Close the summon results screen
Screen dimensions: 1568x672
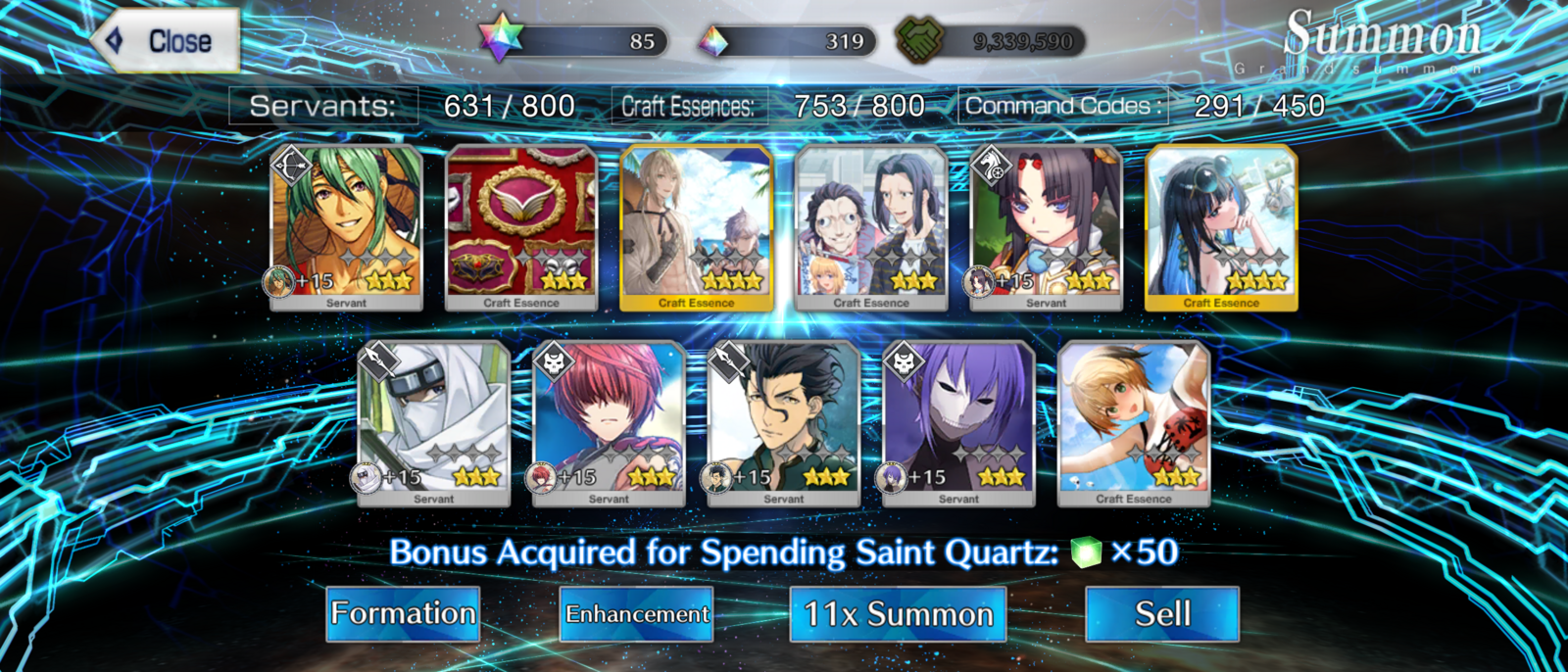click(167, 41)
